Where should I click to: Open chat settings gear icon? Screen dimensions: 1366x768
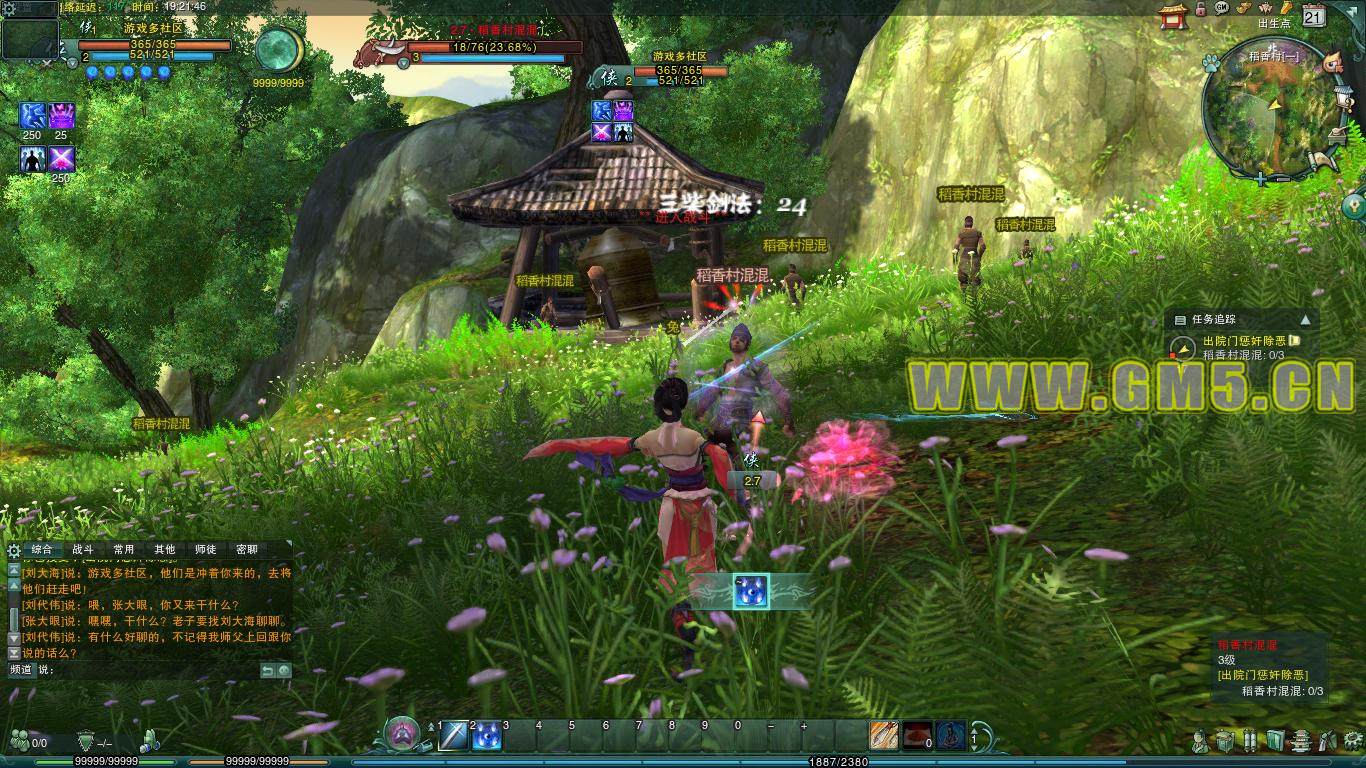pyautogui.click(x=14, y=550)
